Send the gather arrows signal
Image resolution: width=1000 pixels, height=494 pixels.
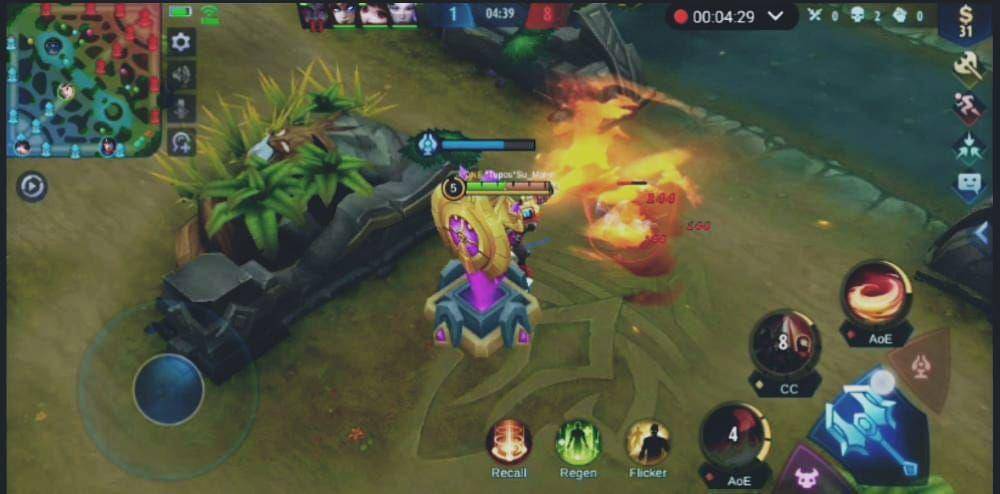968,146
